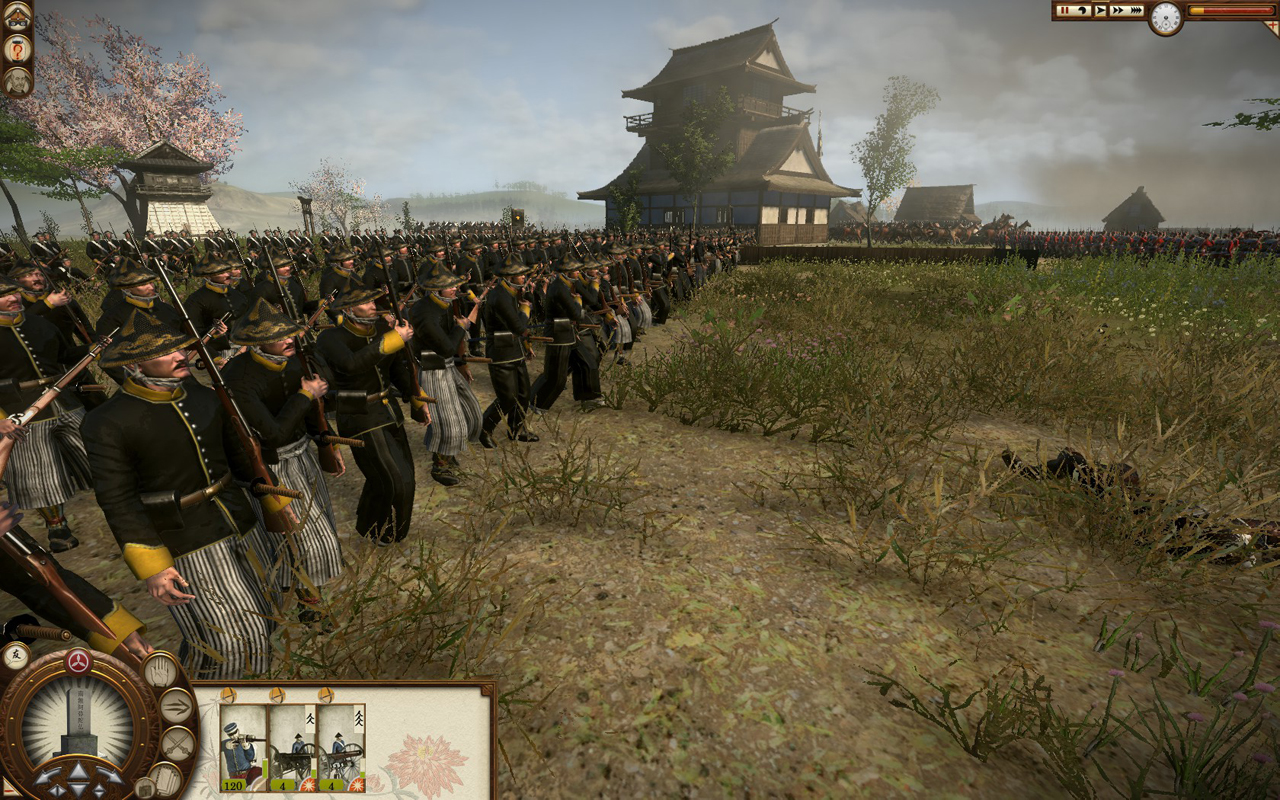Select the rifle infantry unit card with 120 men
The width and height of the screenshot is (1280, 800).
pyautogui.click(x=243, y=744)
